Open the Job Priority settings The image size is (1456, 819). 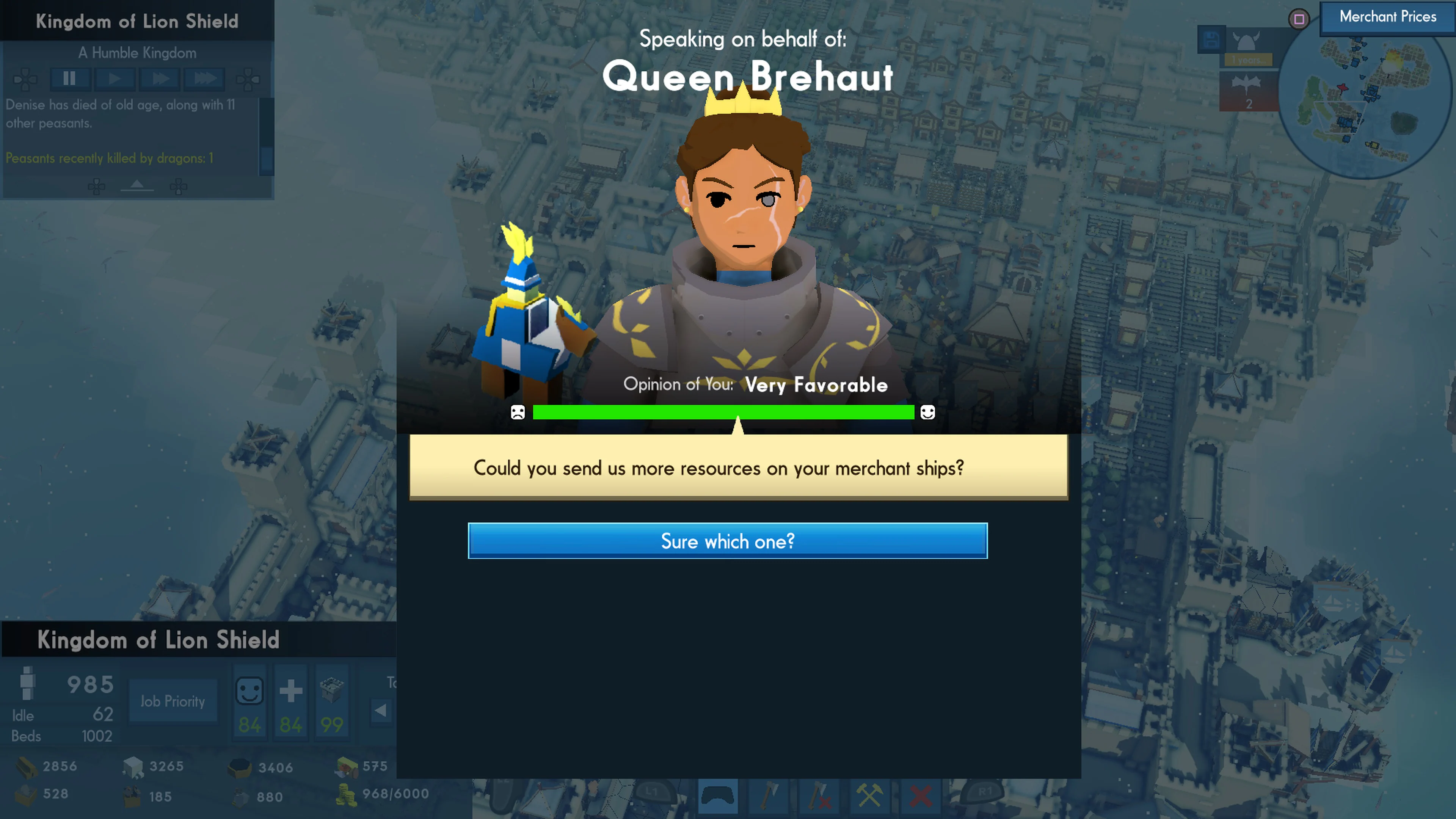pos(173,701)
